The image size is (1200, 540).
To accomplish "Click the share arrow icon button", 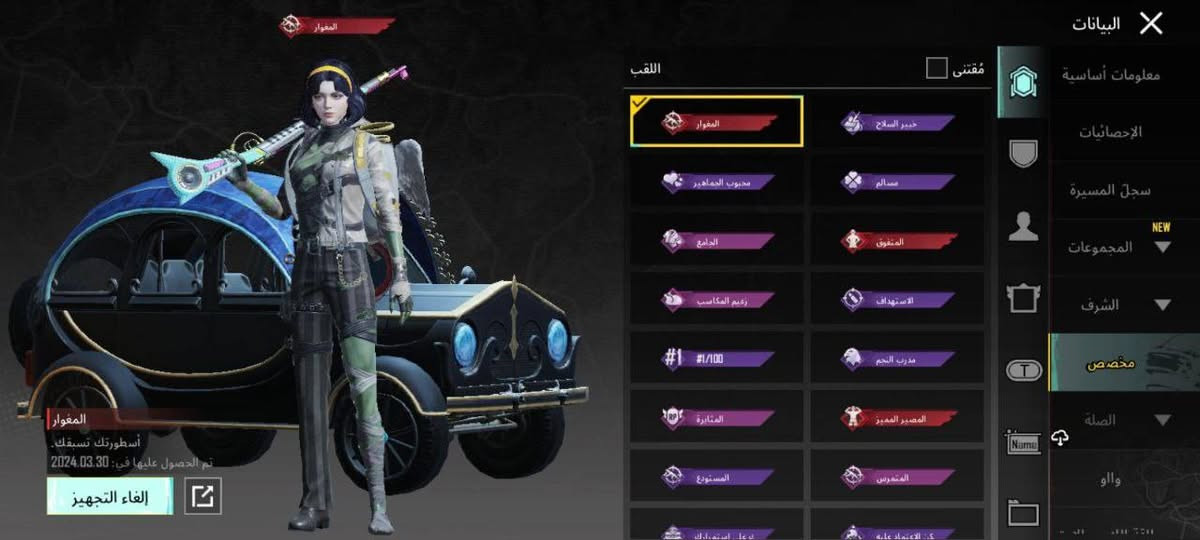I will (x=203, y=497).
